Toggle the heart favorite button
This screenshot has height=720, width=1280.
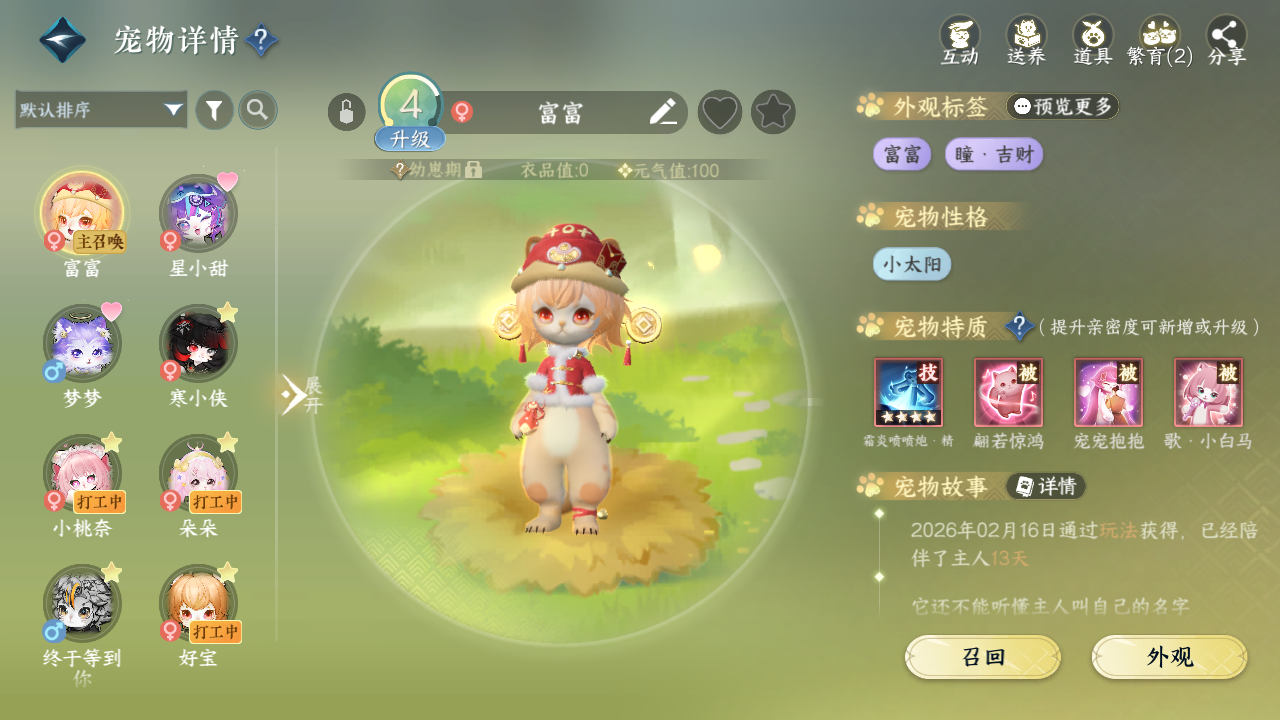[720, 112]
